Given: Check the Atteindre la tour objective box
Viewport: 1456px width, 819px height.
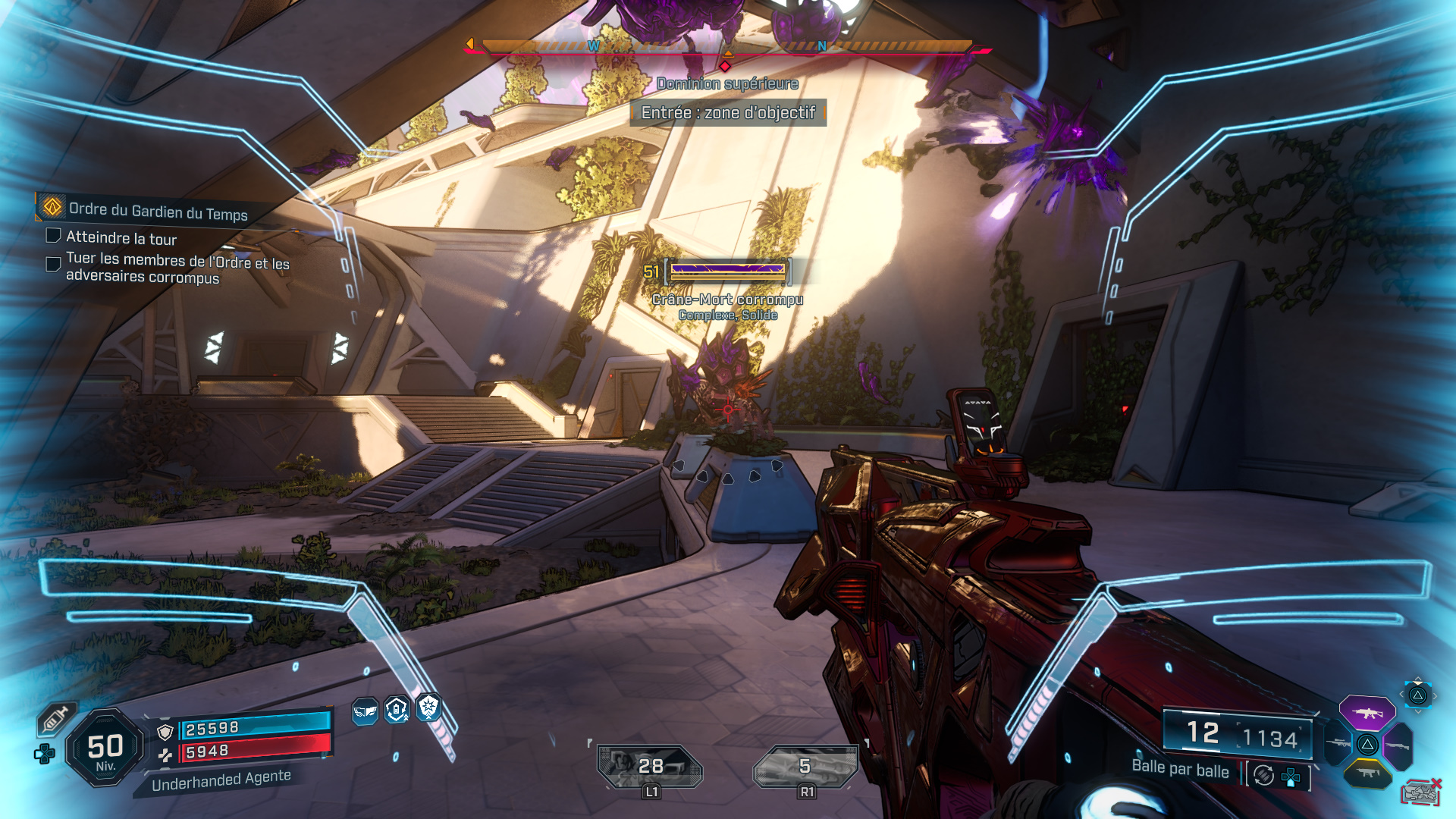Looking at the screenshot, I should click(x=52, y=236).
